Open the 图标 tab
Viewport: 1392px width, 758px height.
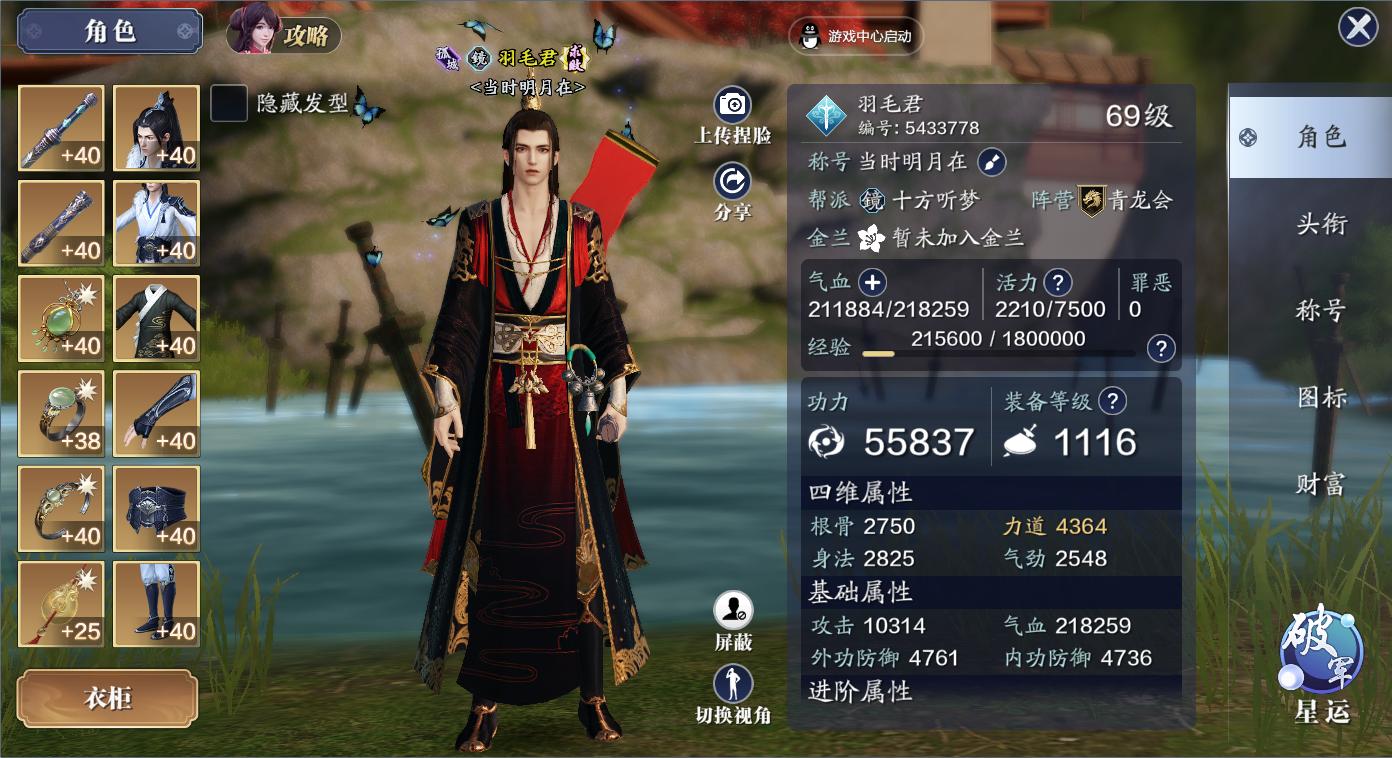click(x=1320, y=398)
